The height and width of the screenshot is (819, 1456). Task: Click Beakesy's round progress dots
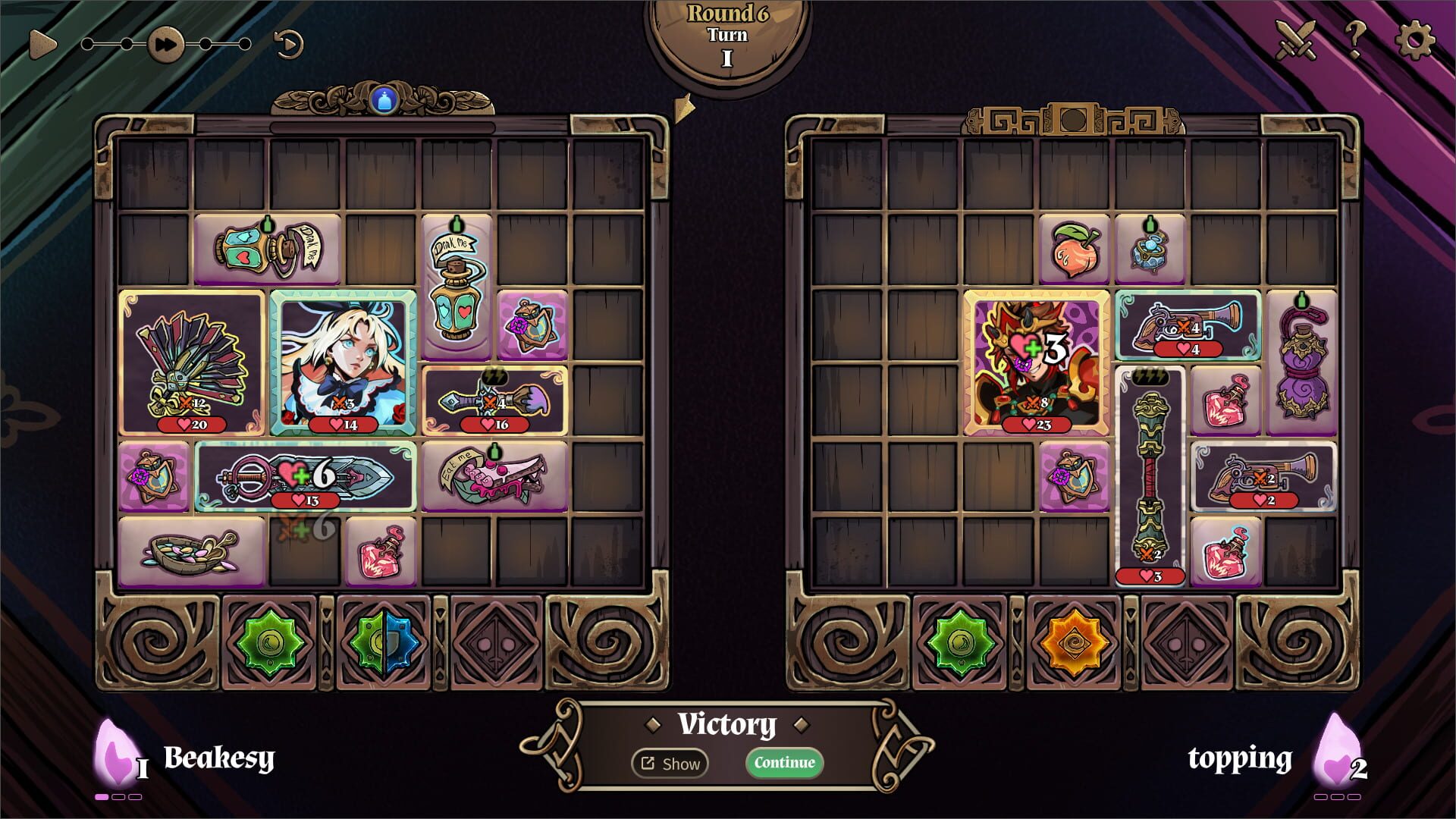point(118,798)
